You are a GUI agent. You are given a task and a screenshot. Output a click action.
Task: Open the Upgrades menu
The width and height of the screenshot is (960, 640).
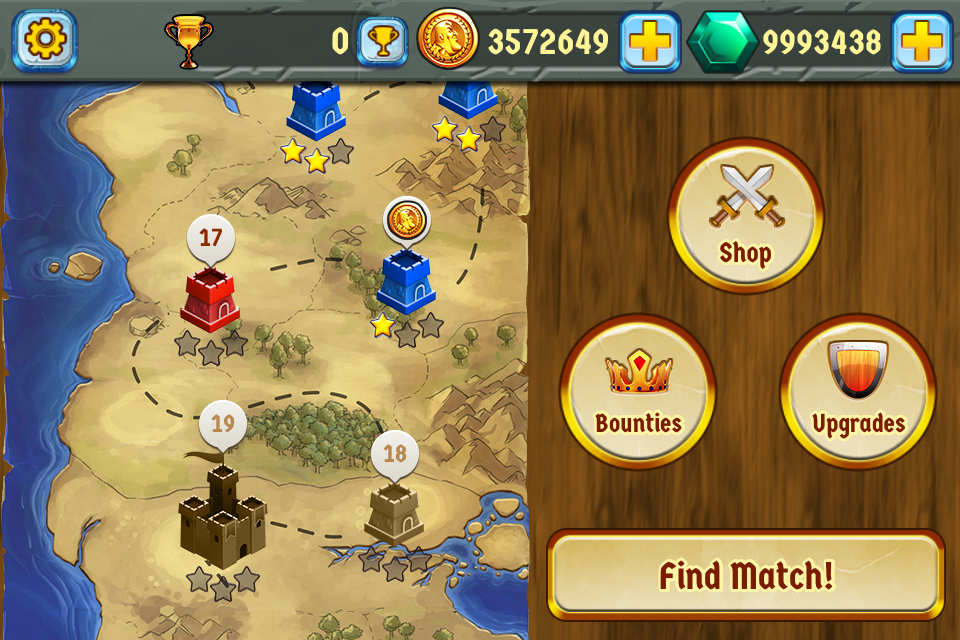[x=858, y=390]
